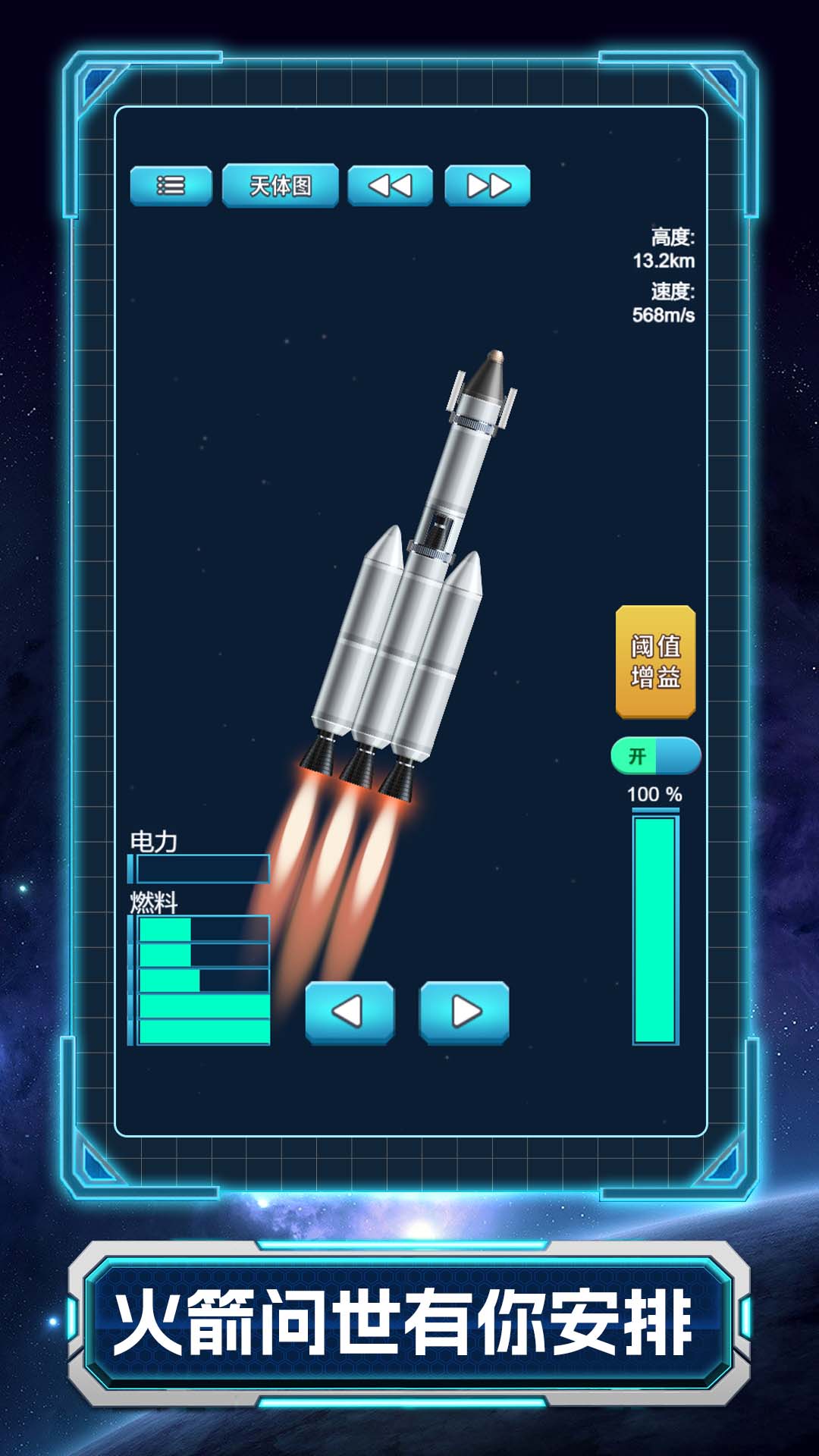
Task: Open the list menu button
Action: pyautogui.click(x=171, y=186)
